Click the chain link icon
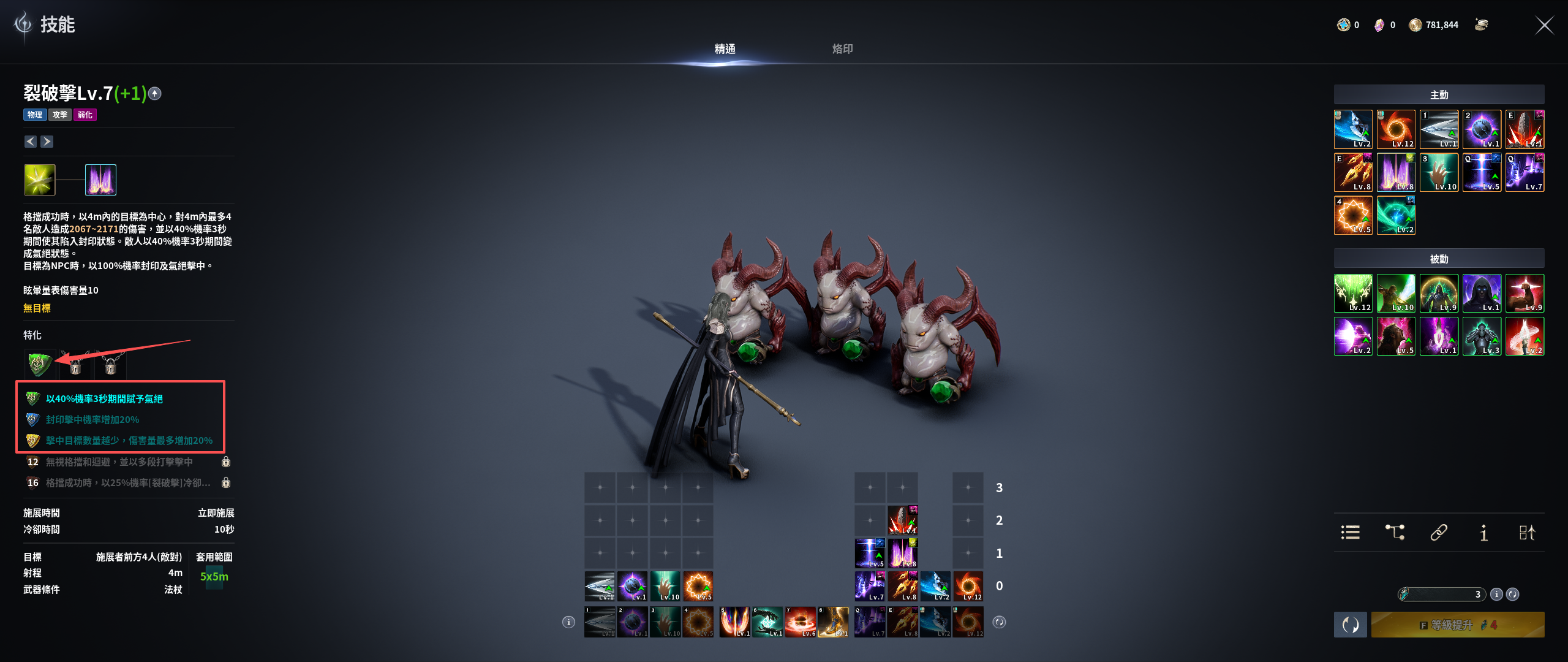 point(1439,532)
